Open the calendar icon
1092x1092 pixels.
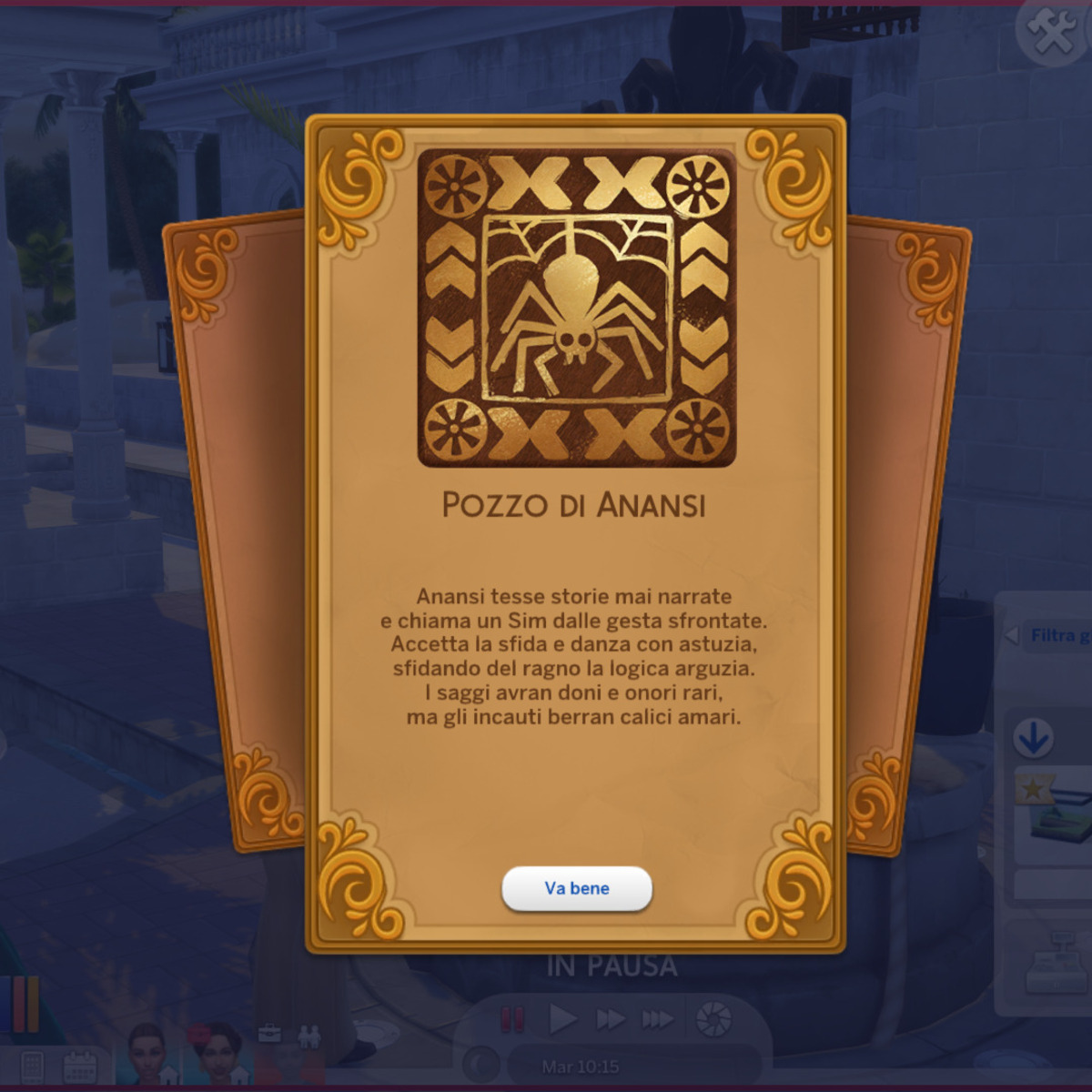click(x=81, y=1067)
